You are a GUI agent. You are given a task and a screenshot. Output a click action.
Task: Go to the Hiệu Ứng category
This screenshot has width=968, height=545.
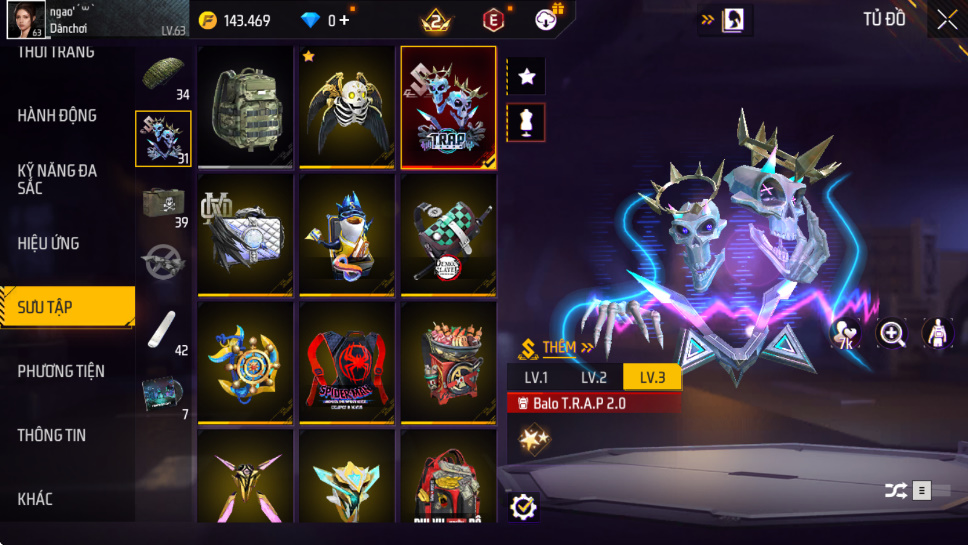[x=48, y=243]
